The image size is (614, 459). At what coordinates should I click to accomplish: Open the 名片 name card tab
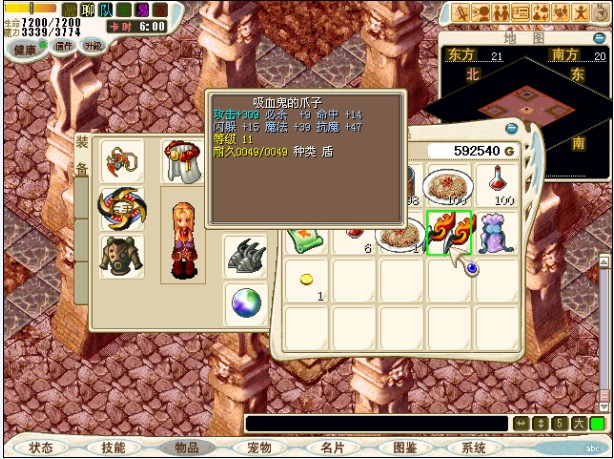click(331, 448)
